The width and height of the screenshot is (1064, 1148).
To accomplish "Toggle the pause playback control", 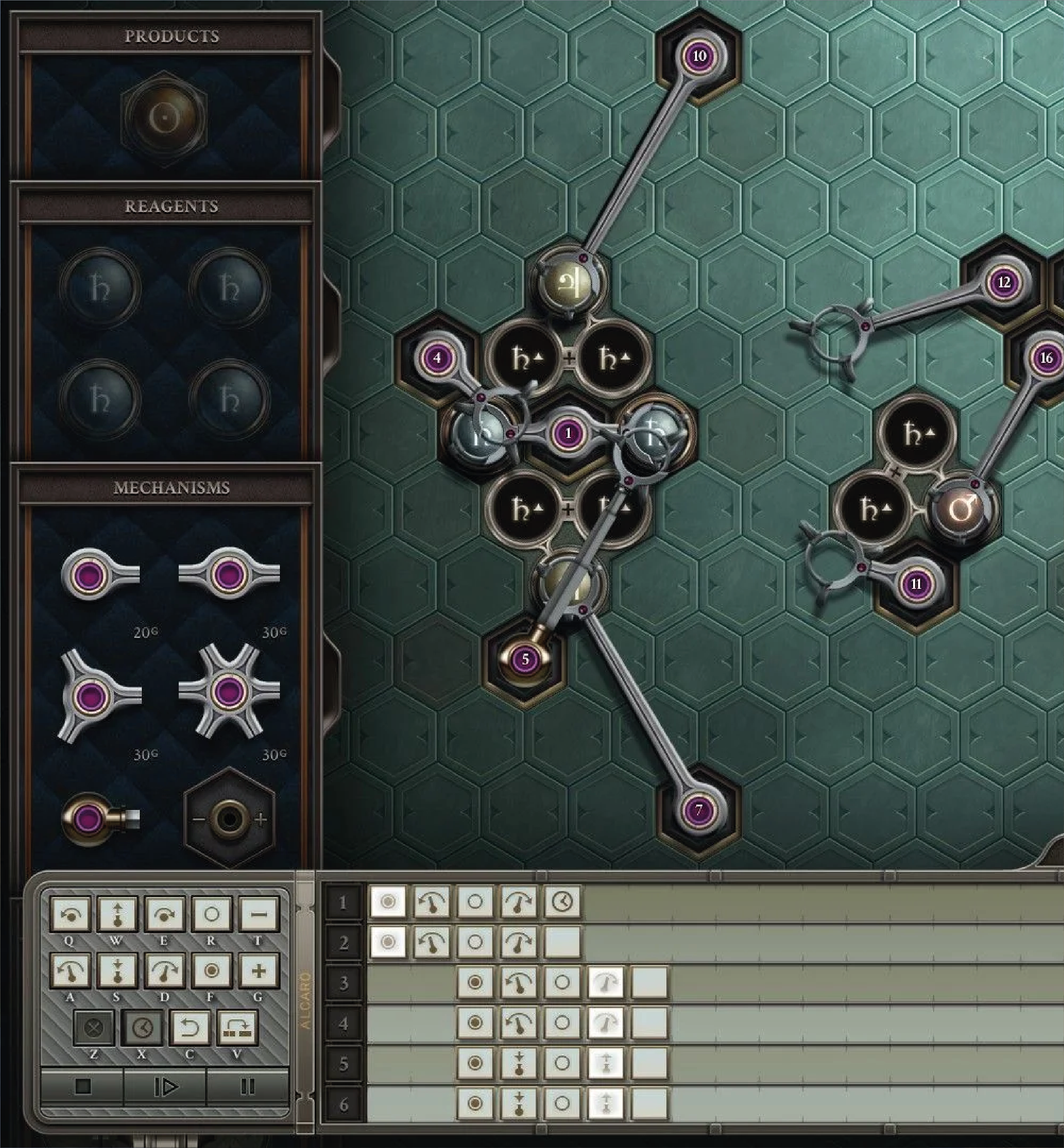I will [248, 1086].
